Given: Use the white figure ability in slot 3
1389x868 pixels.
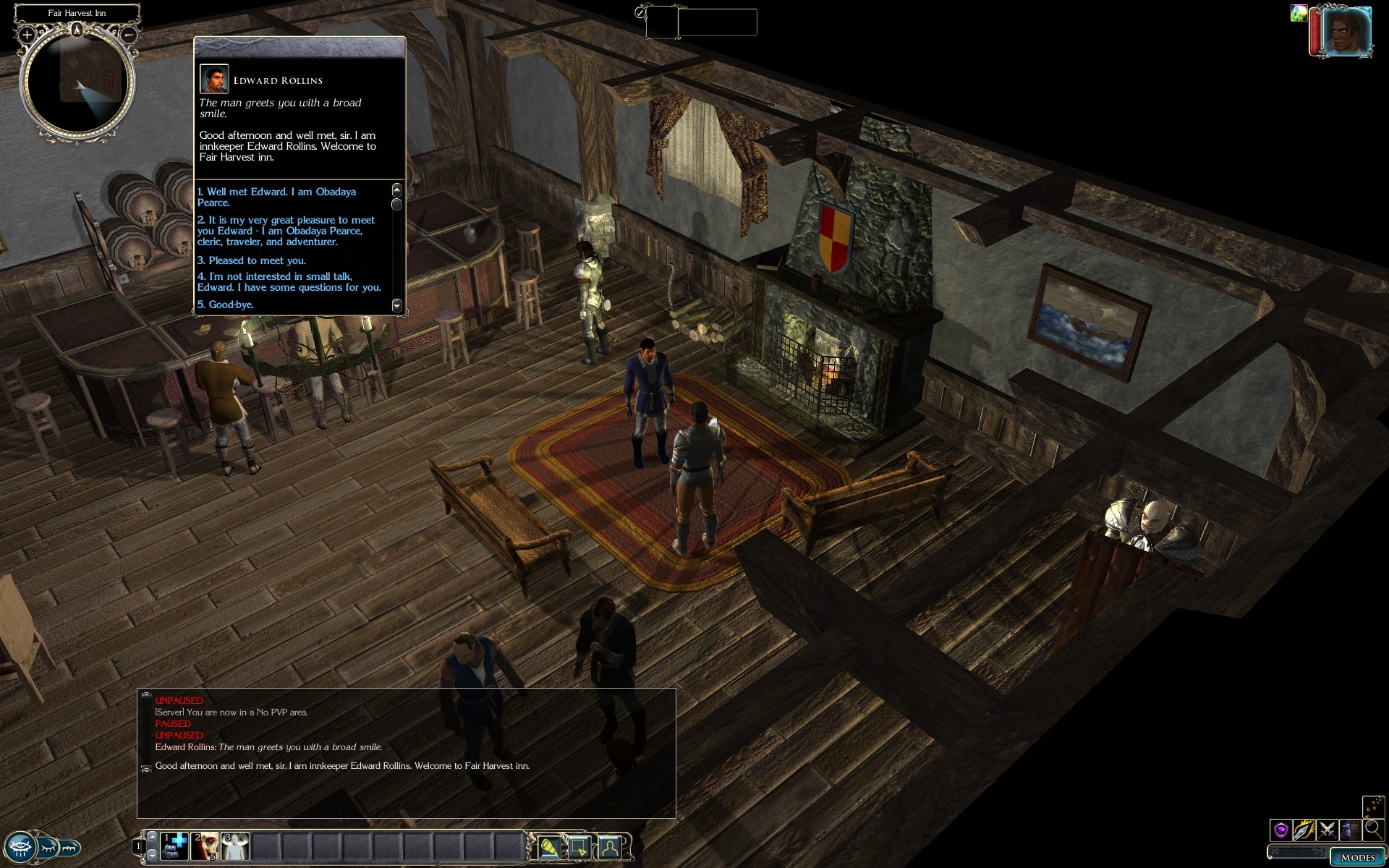Looking at the screenshot, I should coord(235,846).
